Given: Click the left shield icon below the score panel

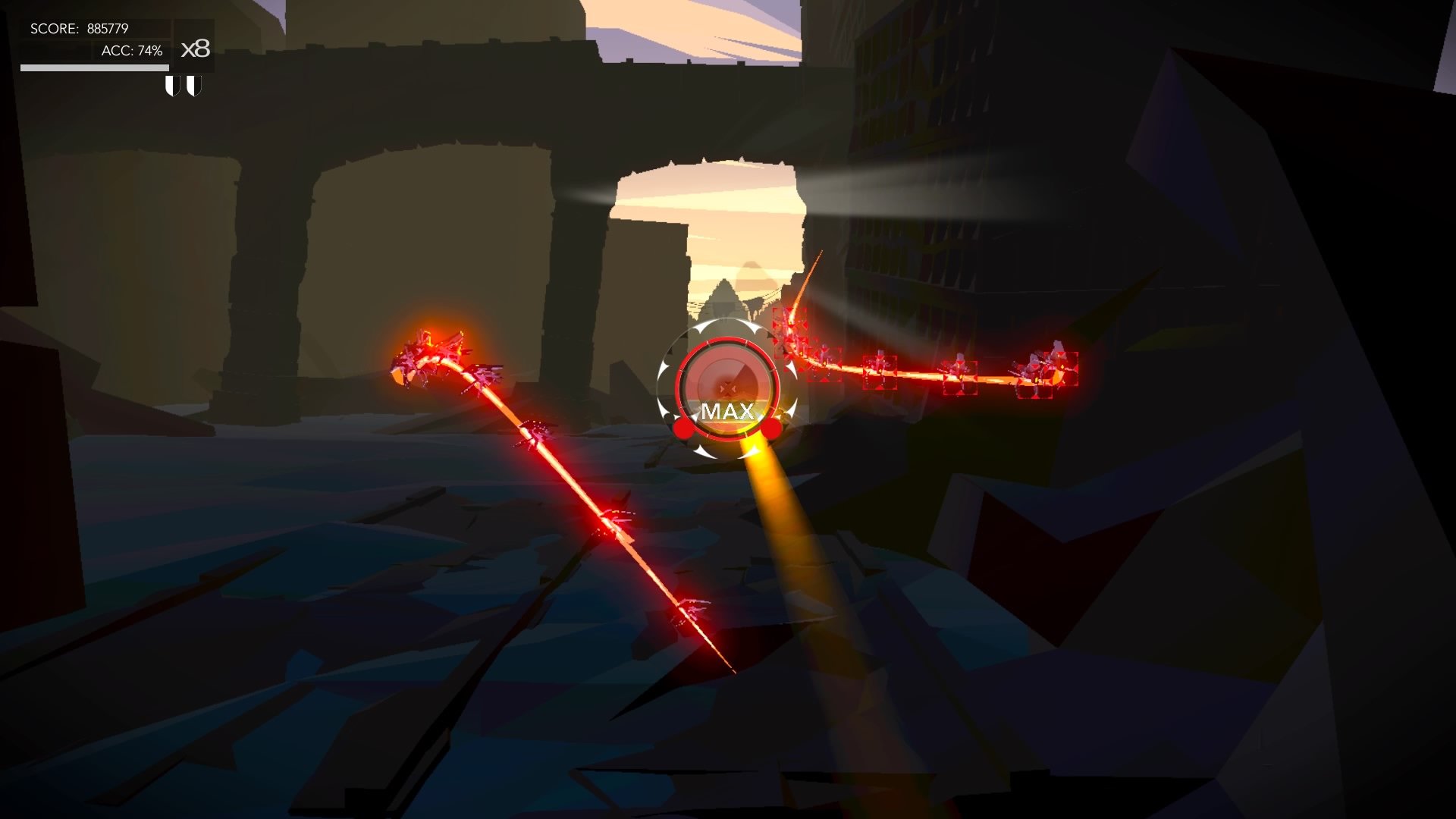Looking at the screenshot, I should pyautogui.click(x=172, y=86).
